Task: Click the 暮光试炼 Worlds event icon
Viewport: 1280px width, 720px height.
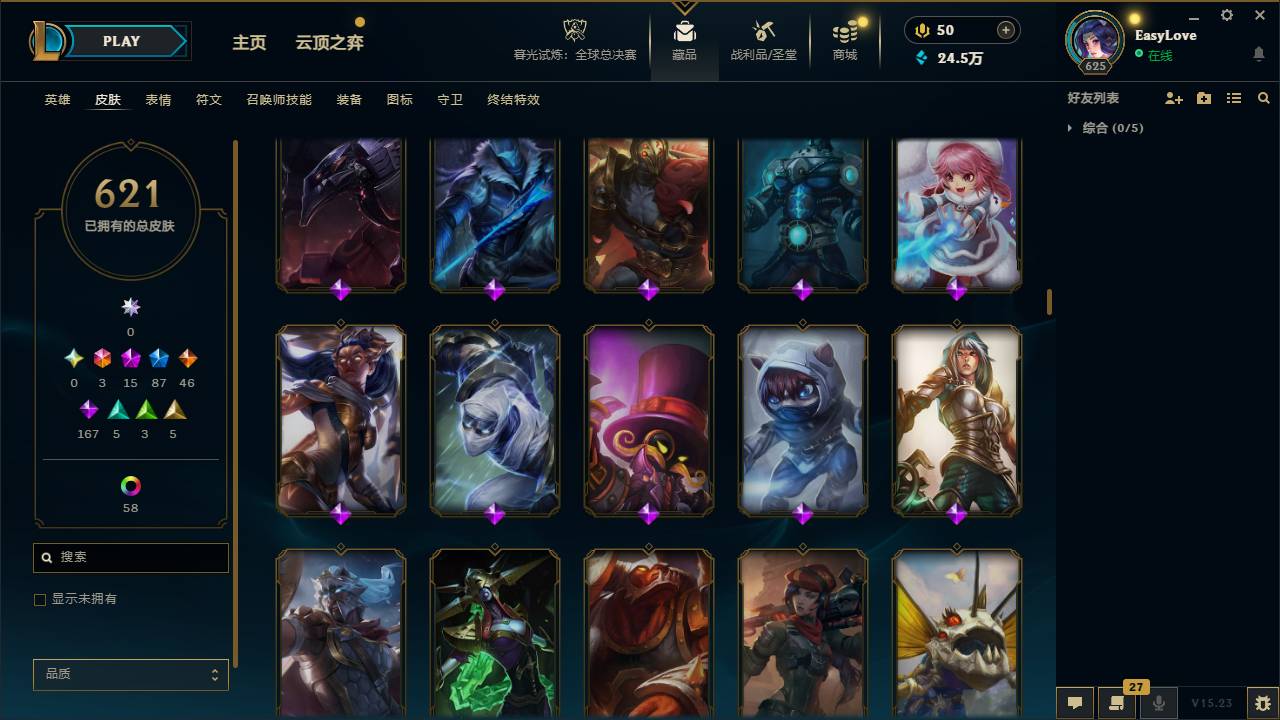Action: pos(574,33)
